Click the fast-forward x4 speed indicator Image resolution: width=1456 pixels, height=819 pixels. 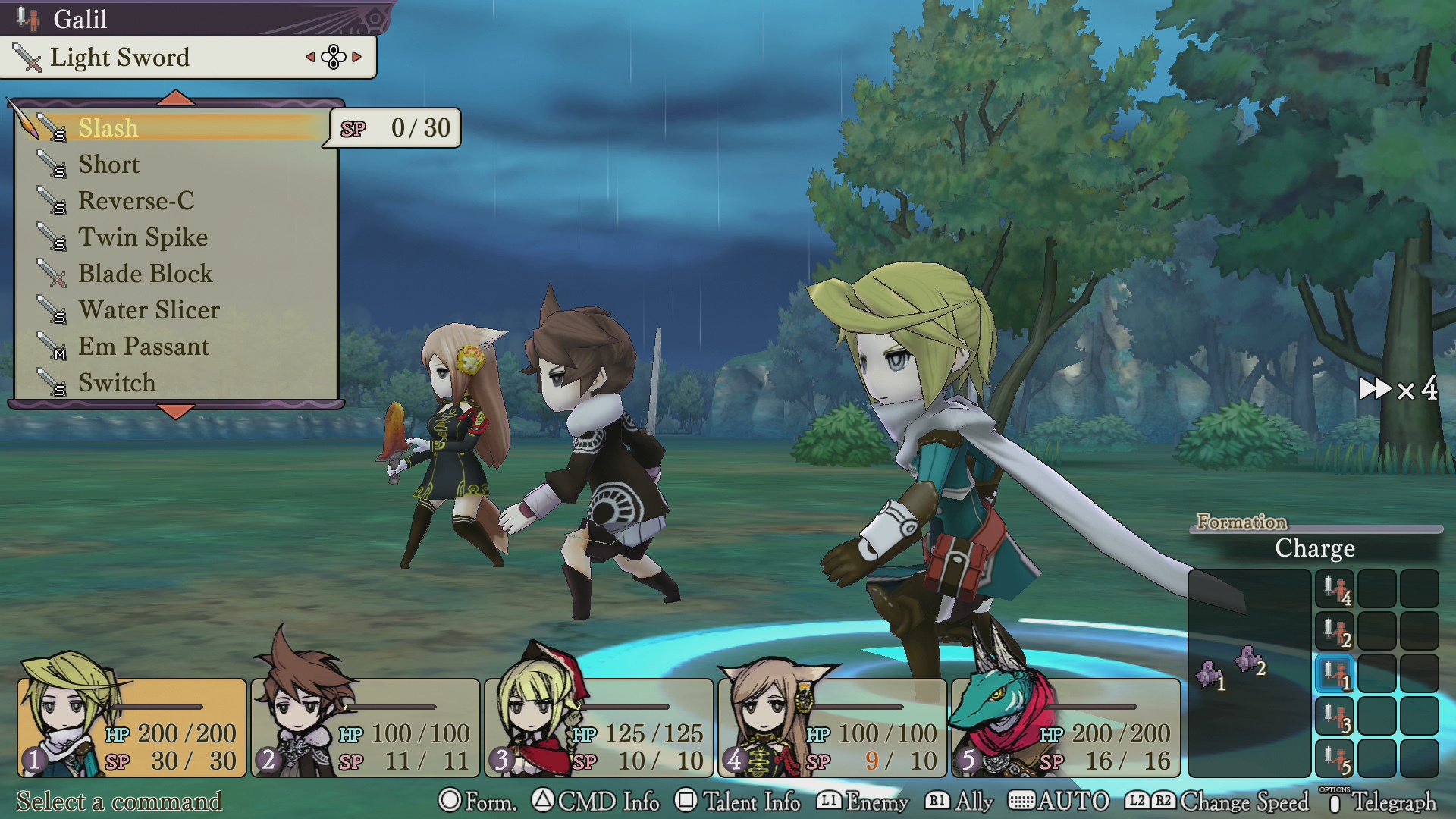point(1399,388)
